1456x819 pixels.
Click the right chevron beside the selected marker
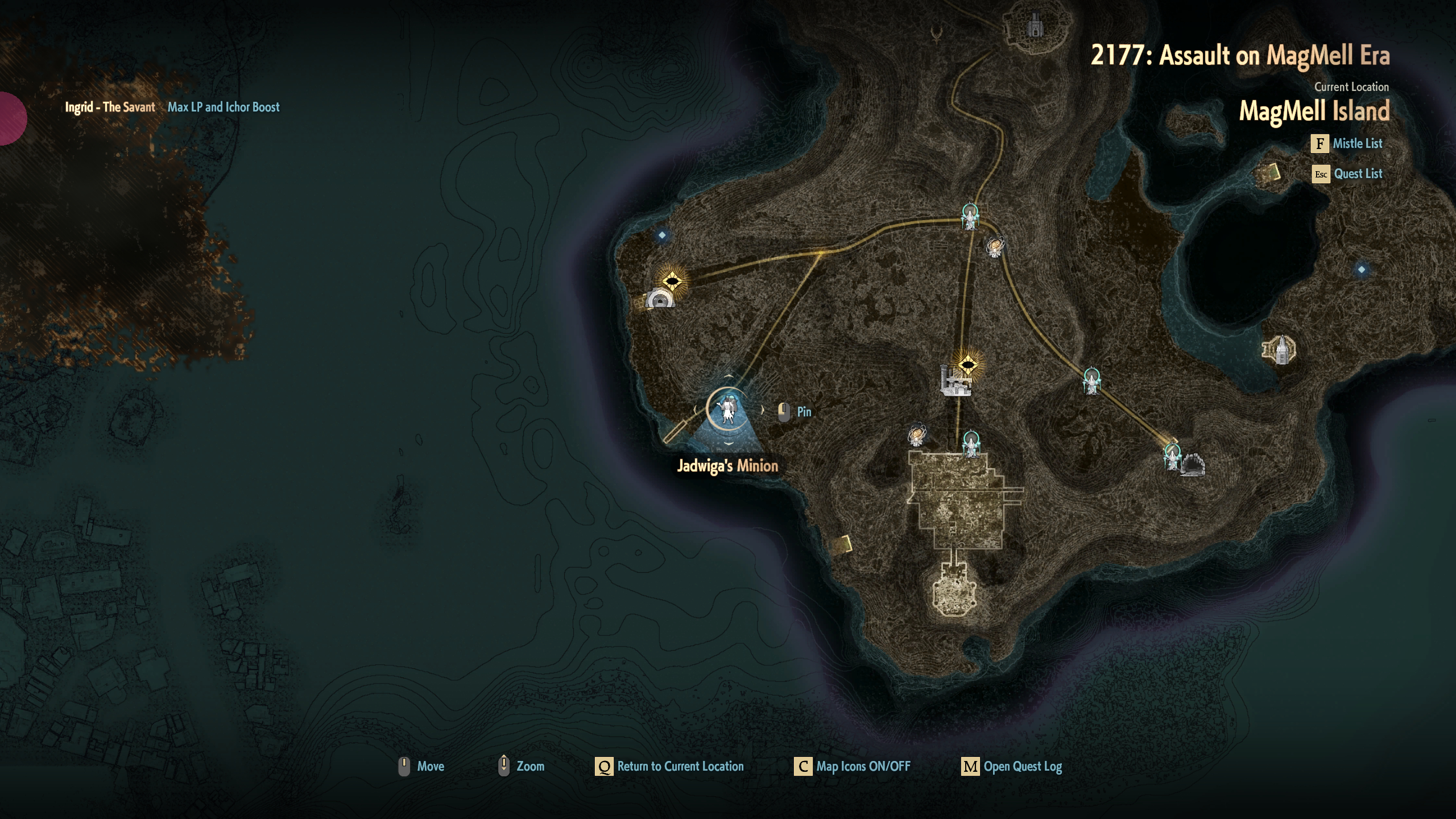(763, 411)
